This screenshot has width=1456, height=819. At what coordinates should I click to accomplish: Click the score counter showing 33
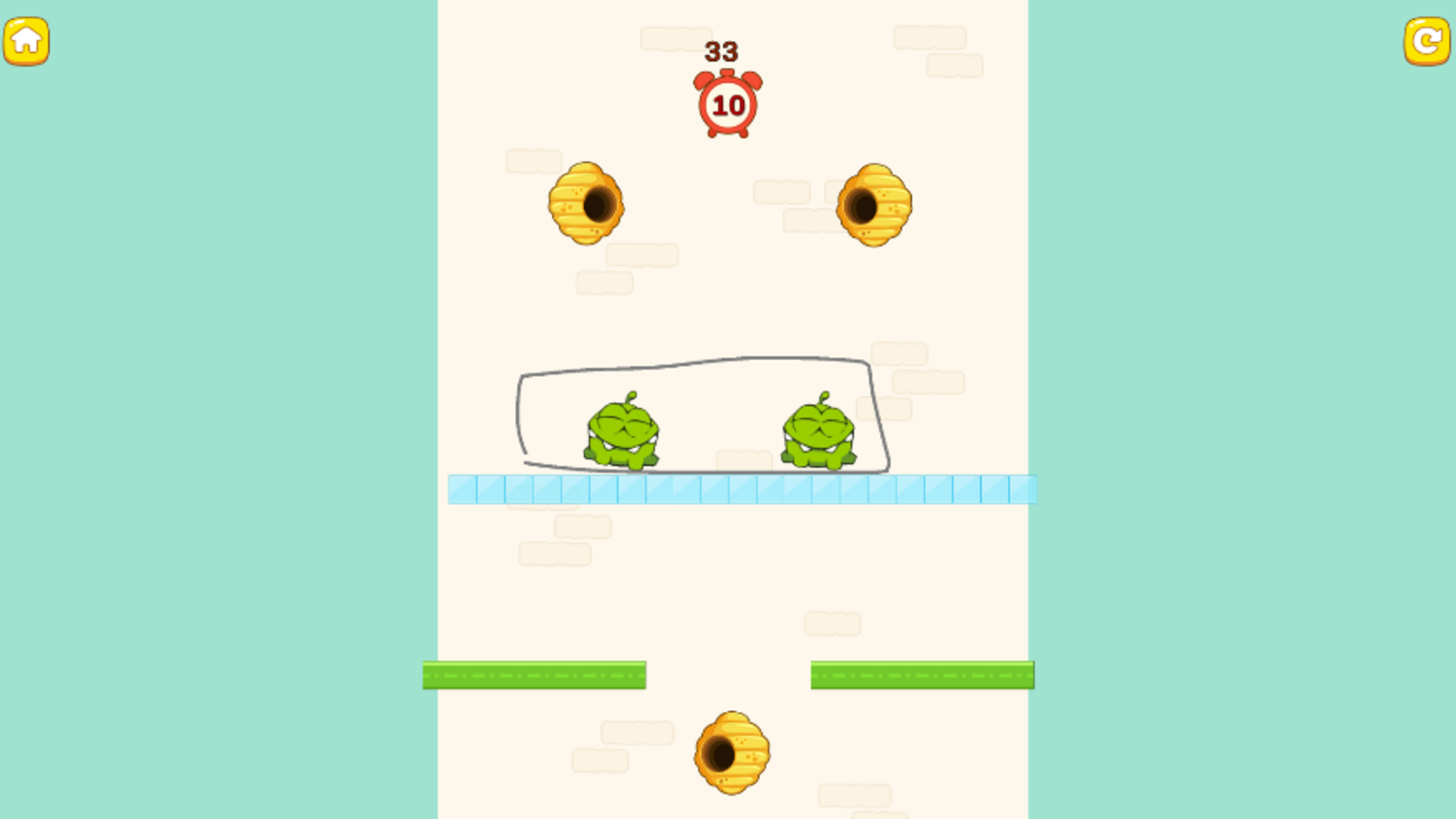click(720, 52)
